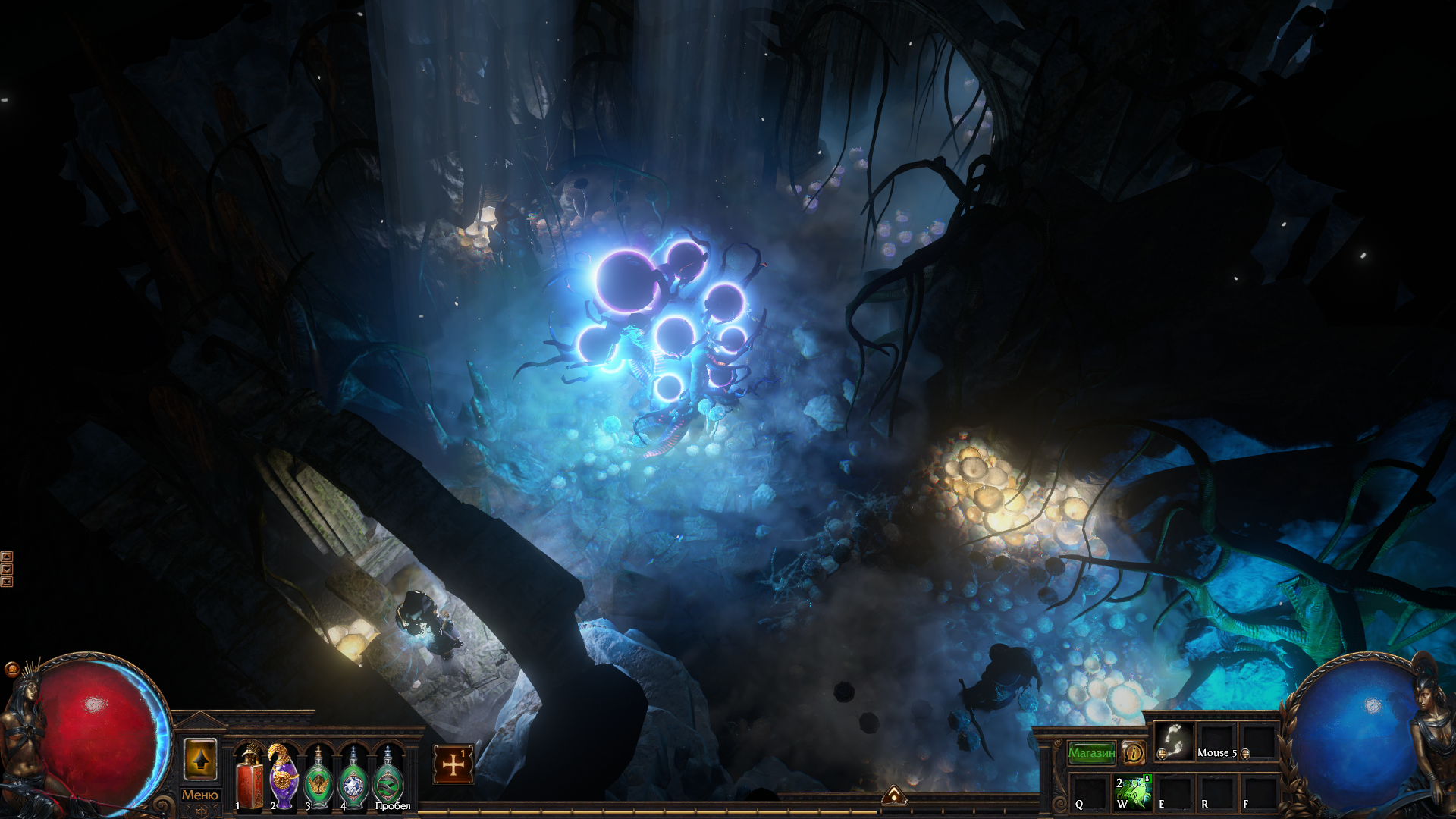Image resolution: width=1456 pixels, height=819 pixels.
Task: Open the cross-shaped passive points icon
Action: 453,764
